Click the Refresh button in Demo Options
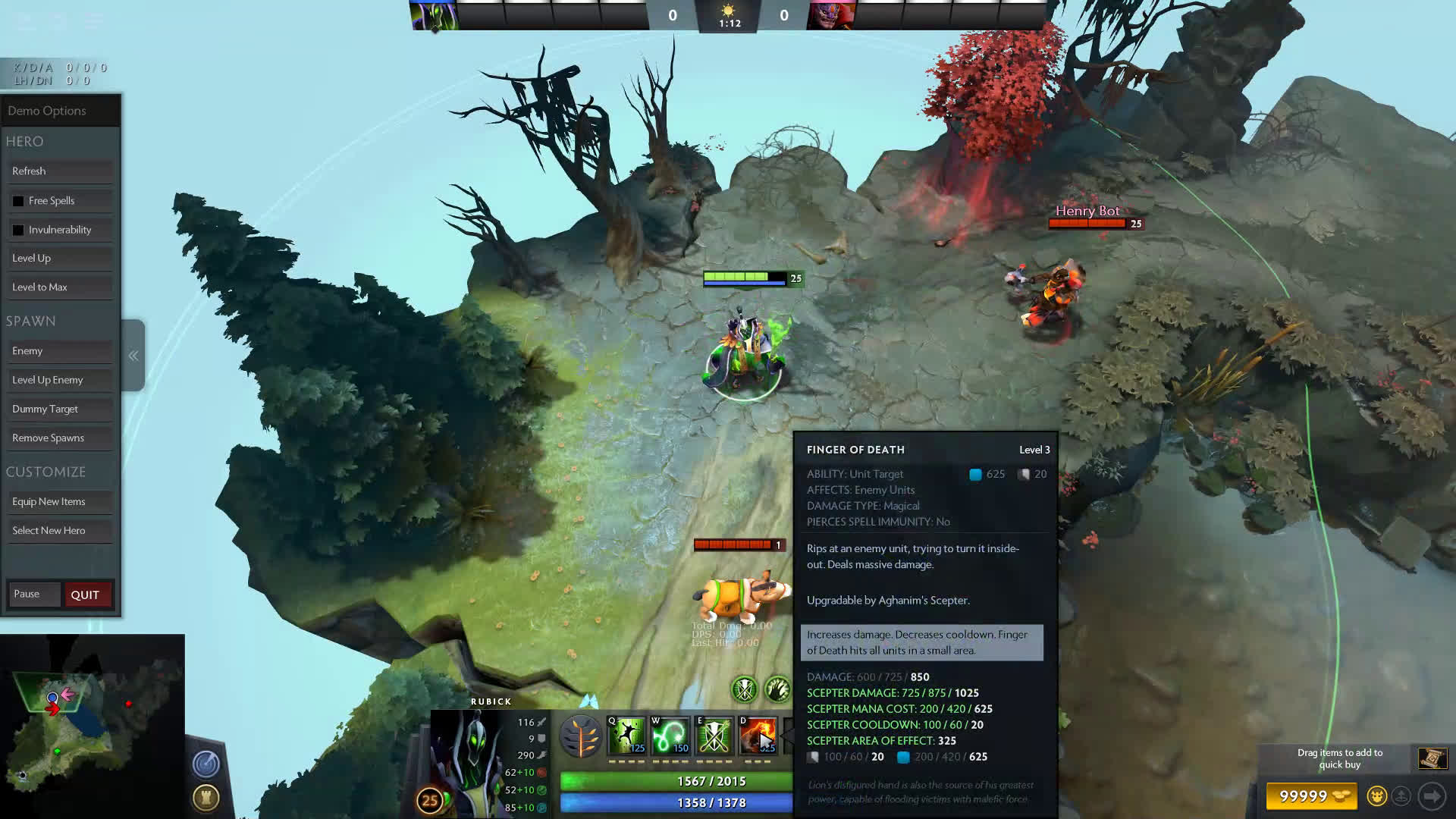Image resolution: width=1456 pixels, height=819 pixels. coord(61,171)
